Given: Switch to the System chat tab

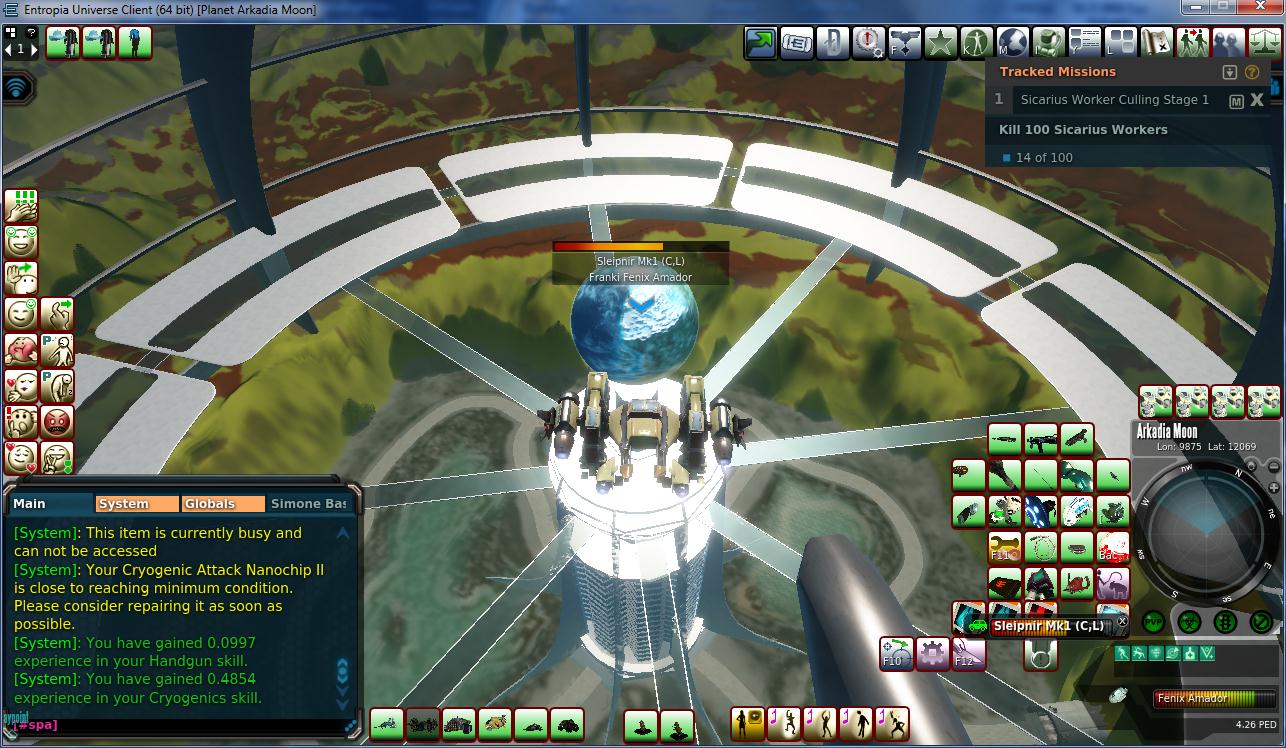Looking at the screenshot, I should point(136,504).
